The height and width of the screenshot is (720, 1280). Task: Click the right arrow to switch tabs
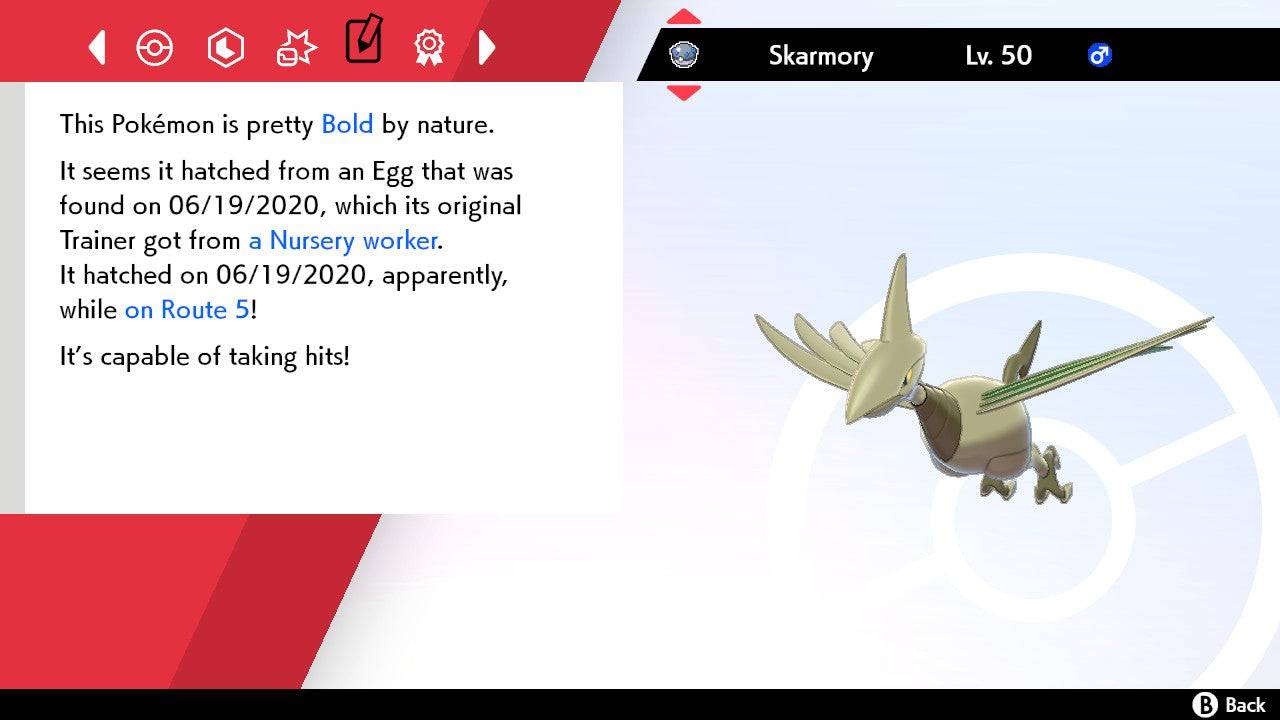488,47
